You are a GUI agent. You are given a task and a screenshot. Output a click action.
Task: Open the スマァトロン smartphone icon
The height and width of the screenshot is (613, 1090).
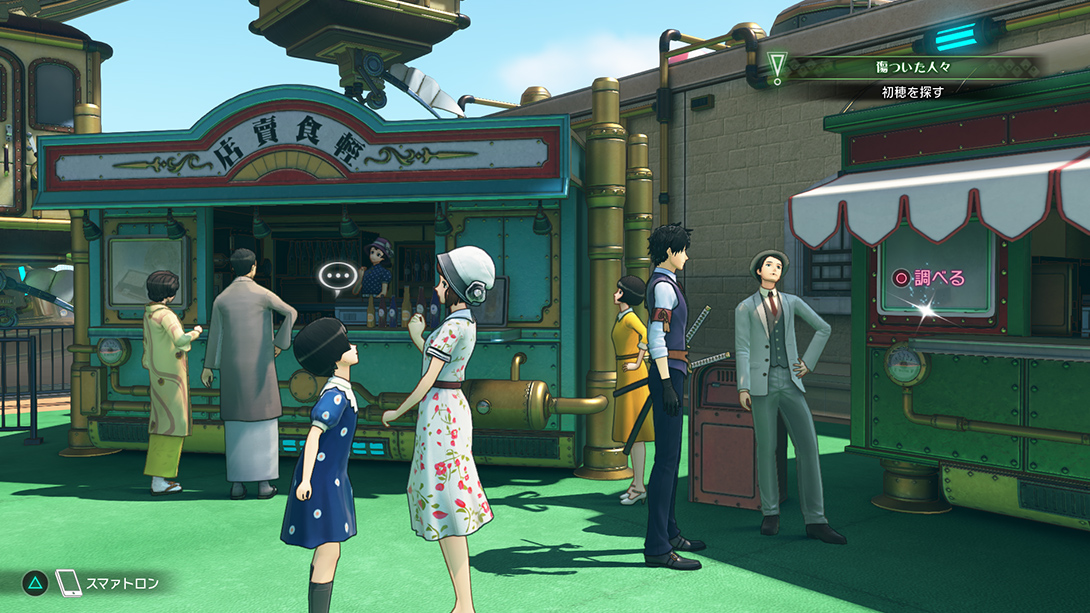[x=68, y=583]
